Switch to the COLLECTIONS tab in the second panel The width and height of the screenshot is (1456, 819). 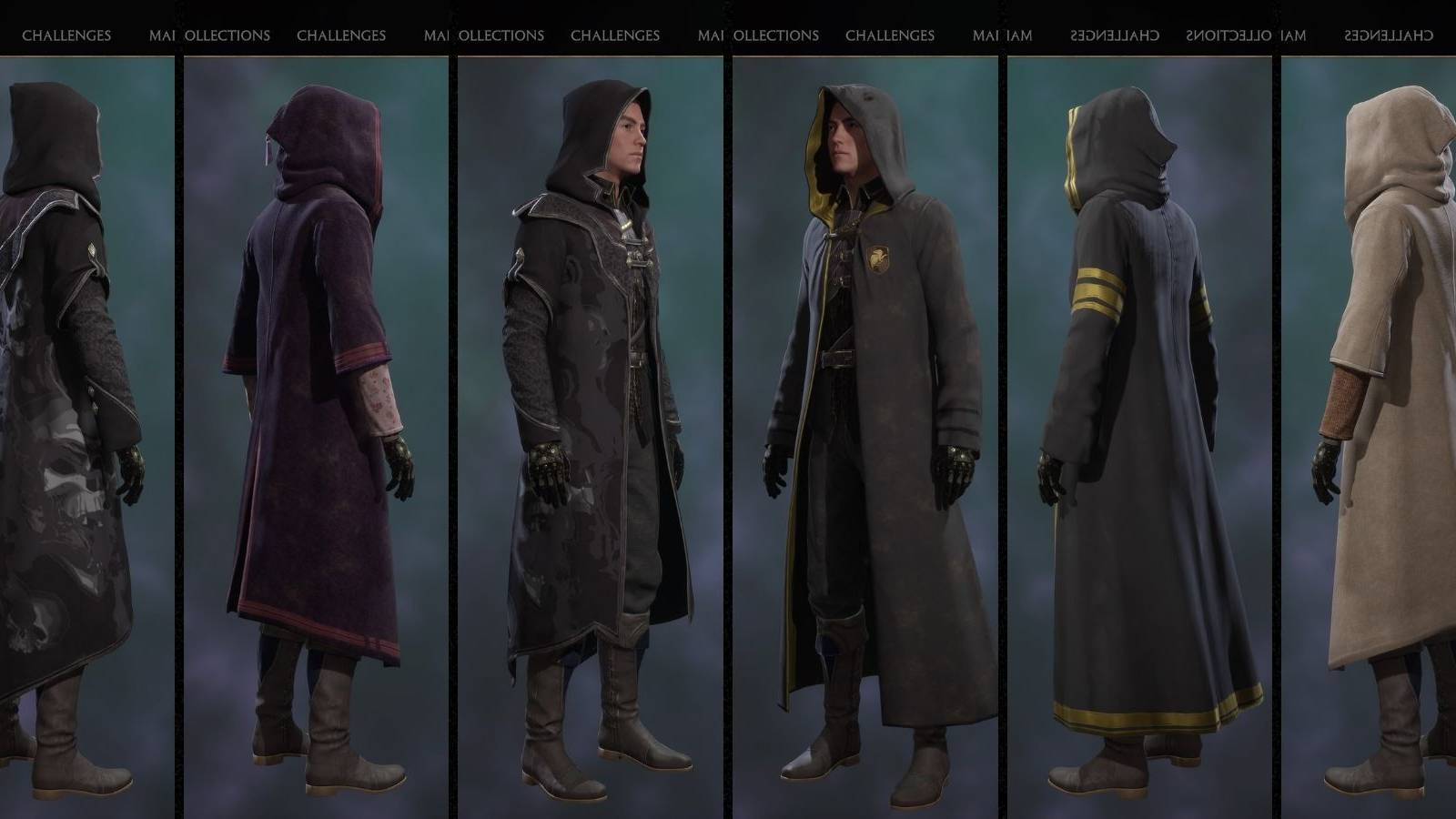tap(227, 35)
